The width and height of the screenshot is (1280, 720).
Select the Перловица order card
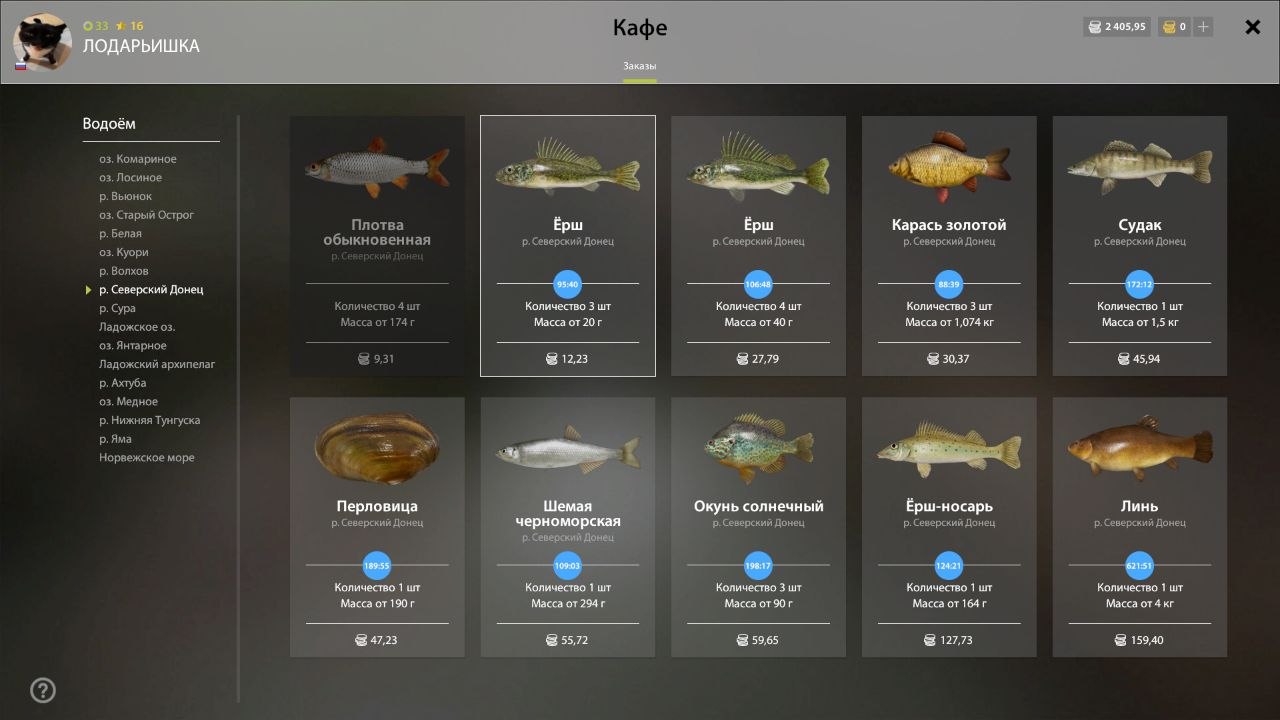pos(377,527)
